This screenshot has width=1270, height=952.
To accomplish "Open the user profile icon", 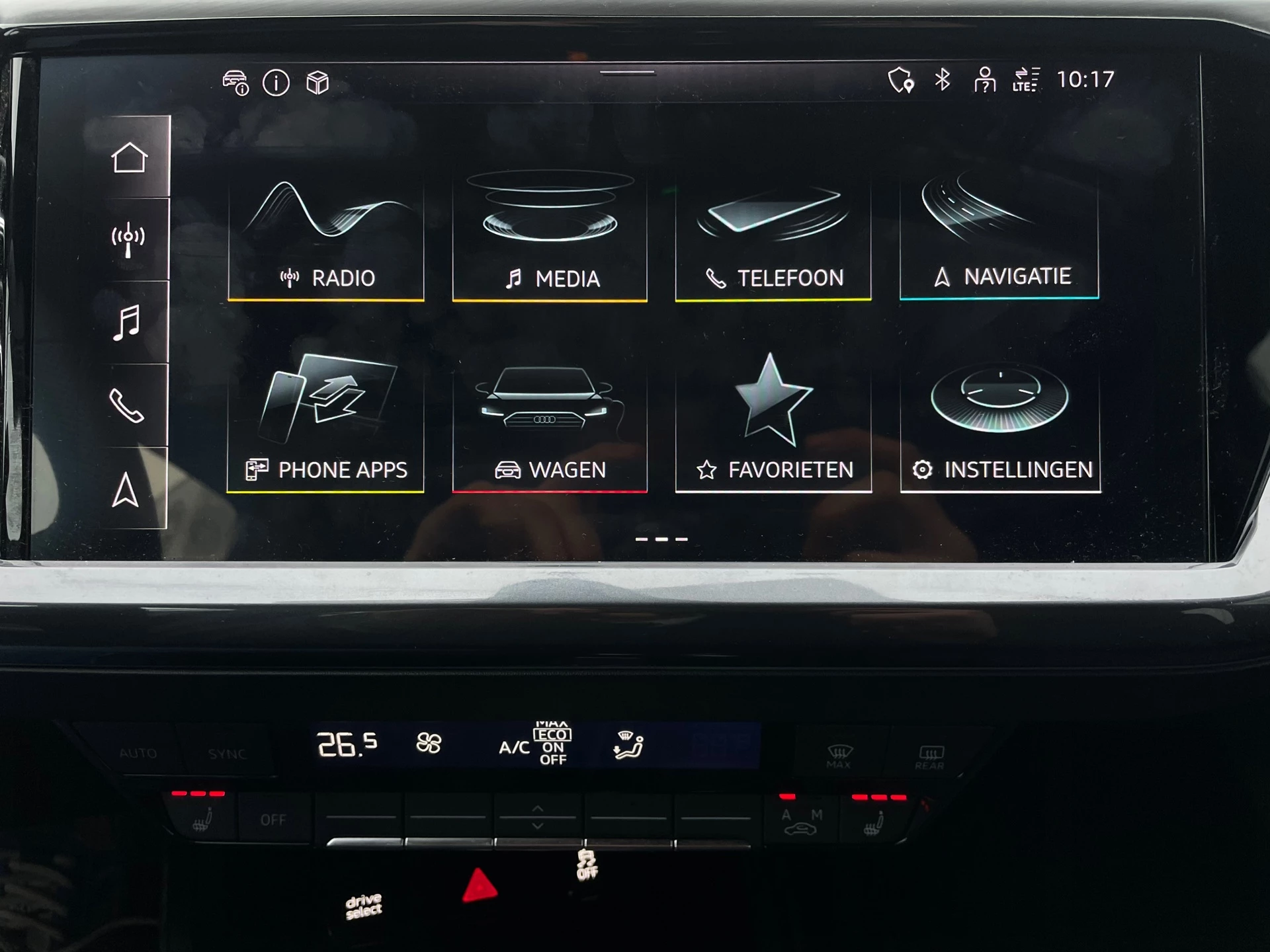I will 984,80.
